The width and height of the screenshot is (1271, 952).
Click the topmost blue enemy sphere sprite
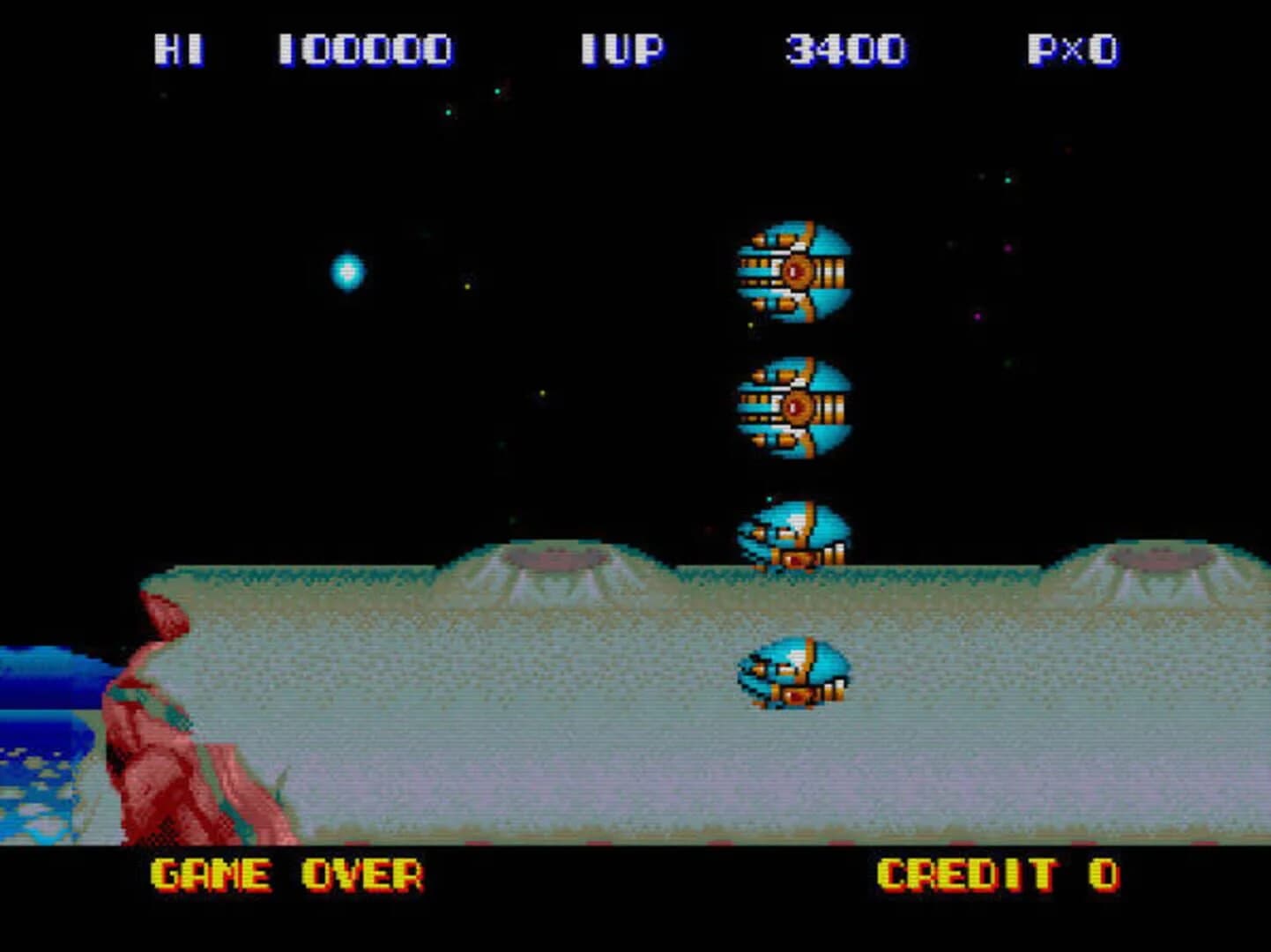pyautogui.click(x=796, y=271)
